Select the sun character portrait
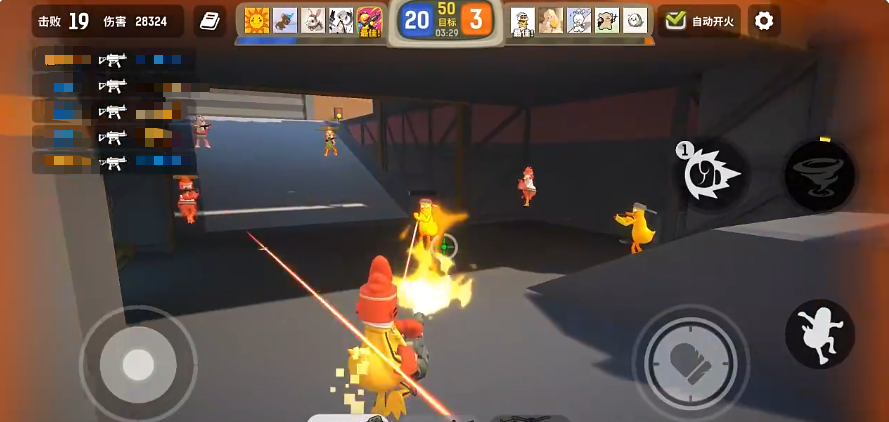The height and width of the screenshot is (422, 889). [257, 20]
